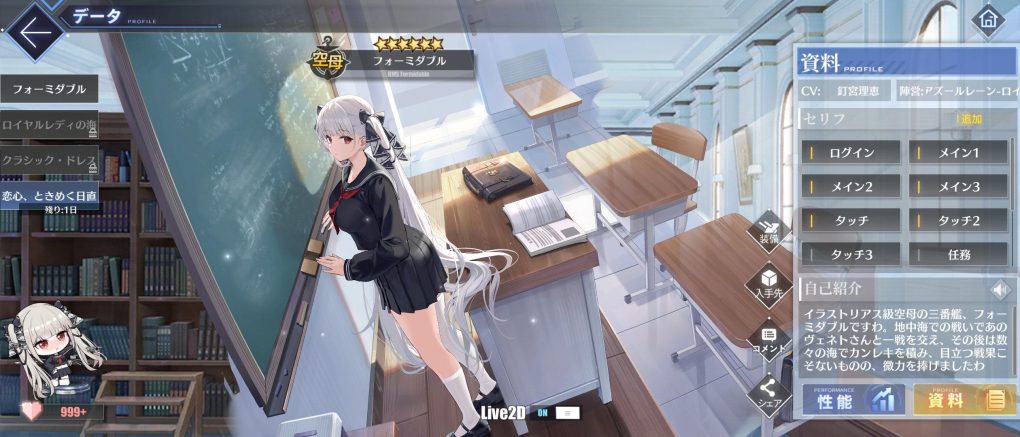Play the ログイン voice line

tap(851, 153)
